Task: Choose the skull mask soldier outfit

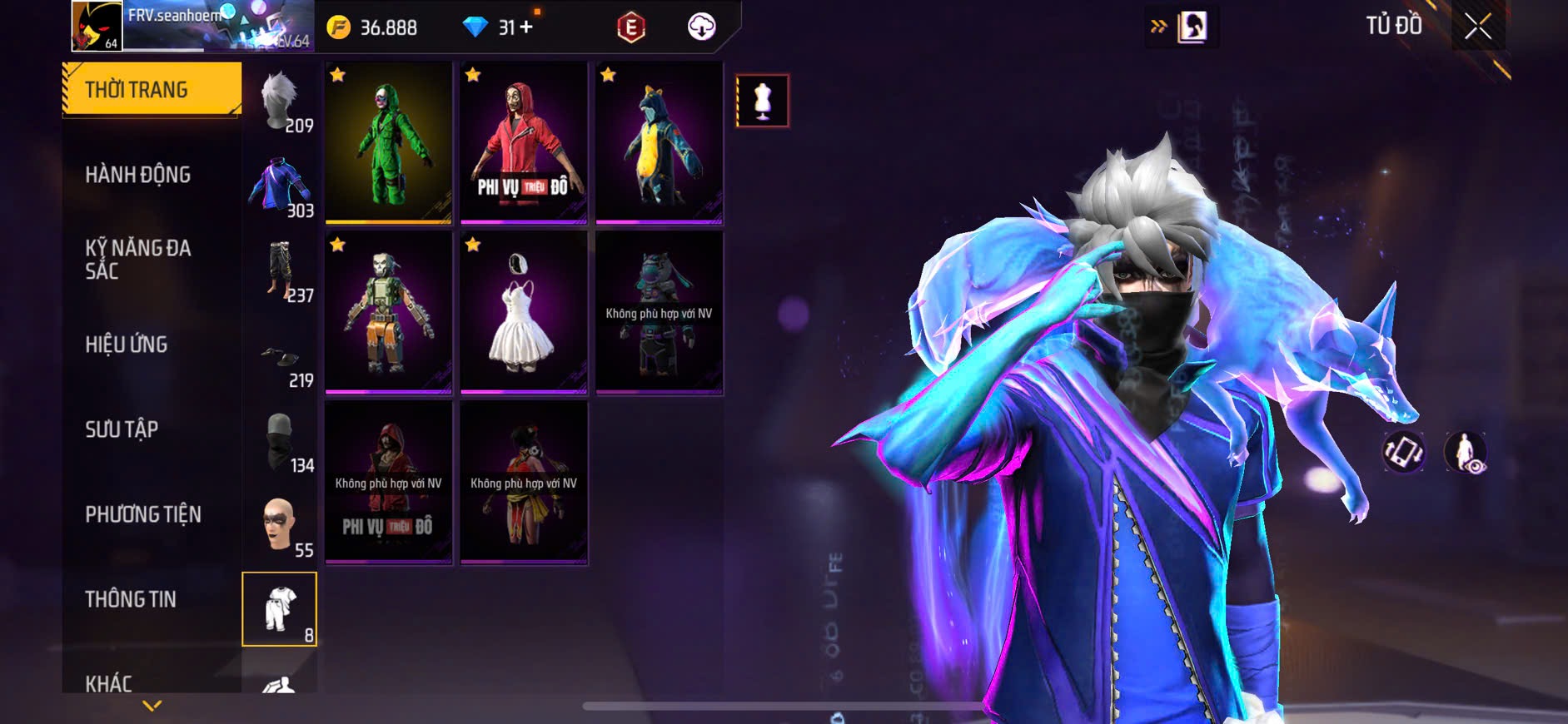Action: (388, 312)
